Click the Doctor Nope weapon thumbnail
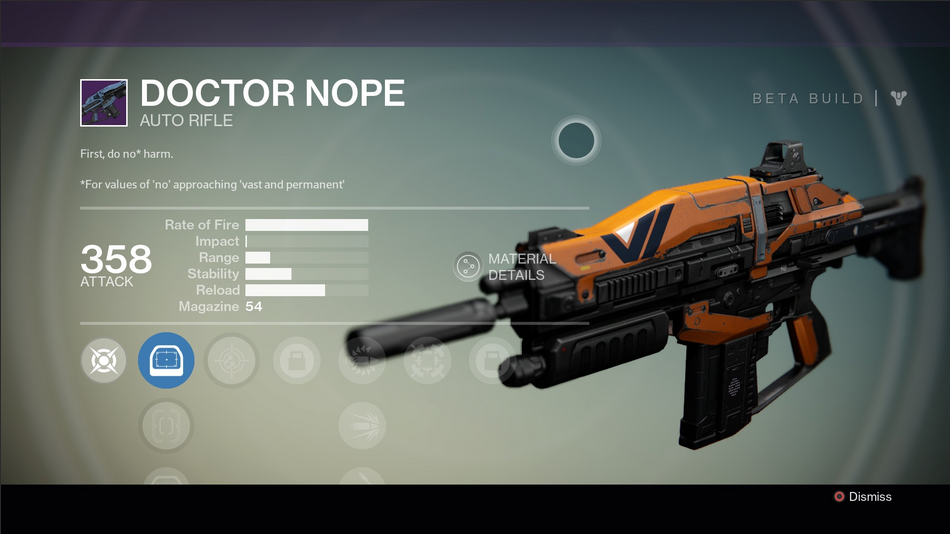Screen dimensions: 950x534 point(104,103)
